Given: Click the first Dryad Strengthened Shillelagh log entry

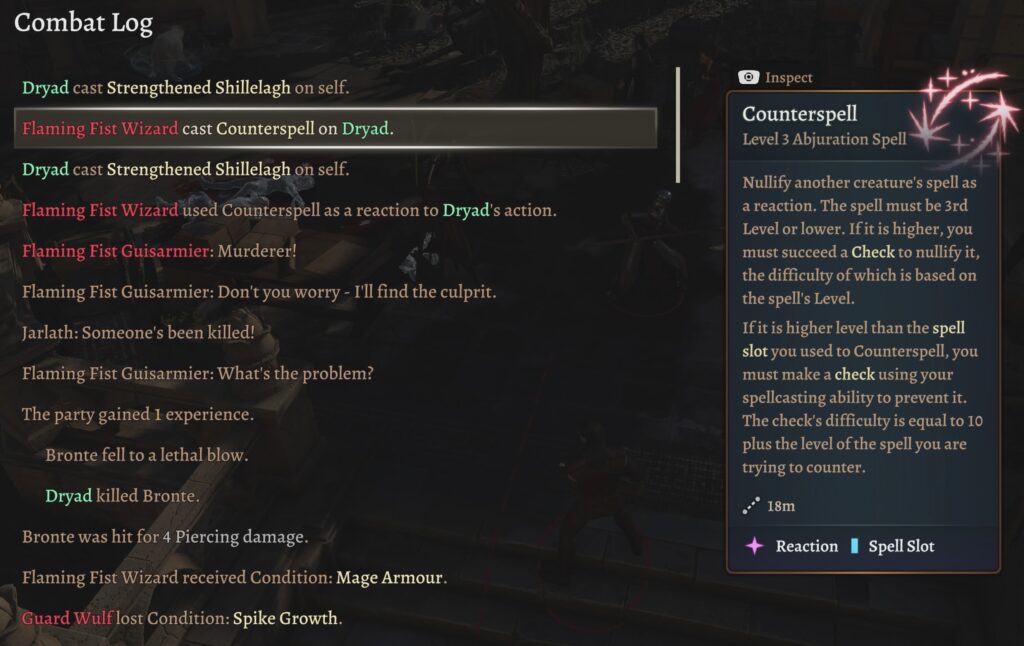Looking at the screenshot, I should tap(186, 88).
